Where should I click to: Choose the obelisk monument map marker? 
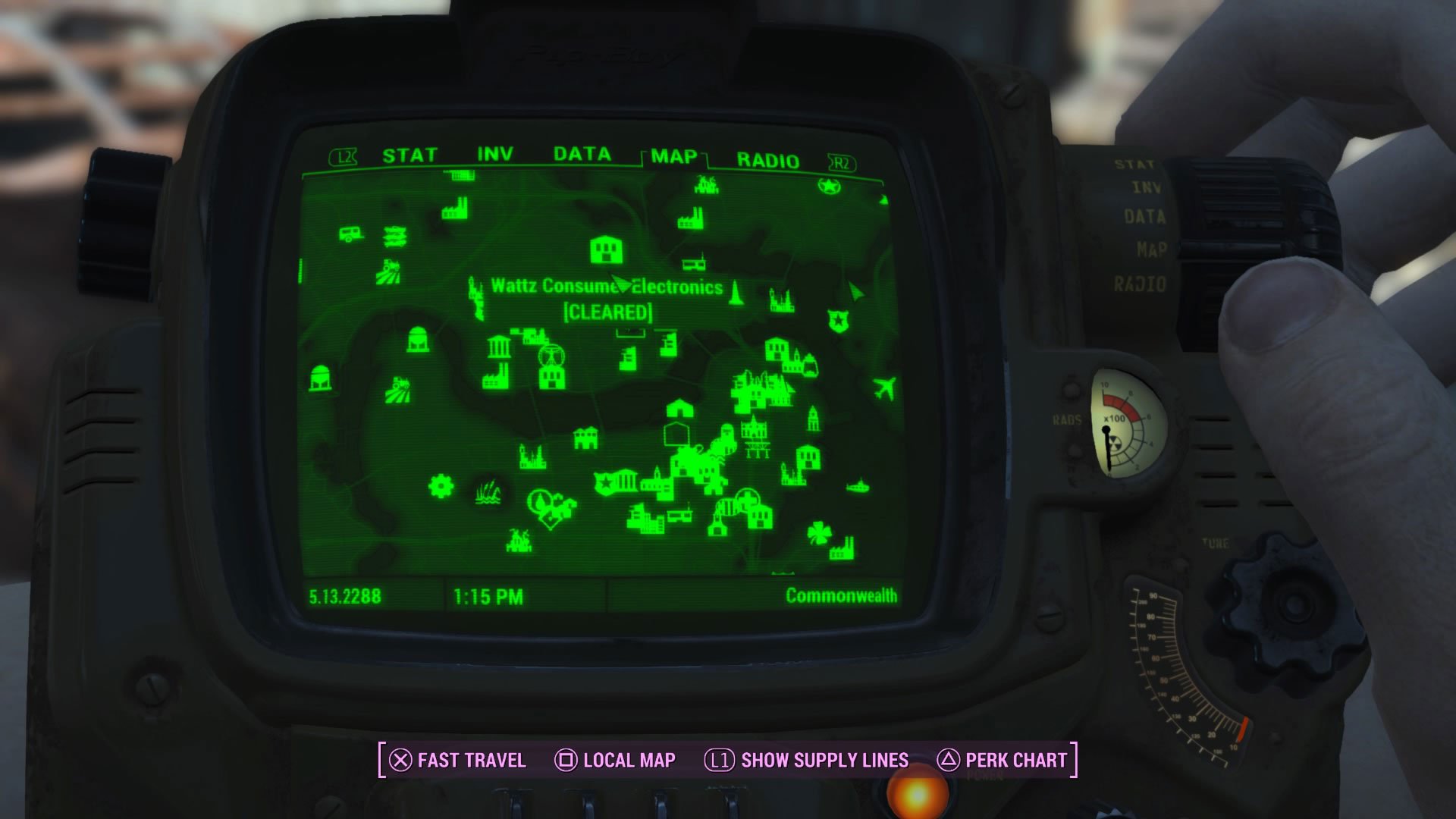pyautogui.click(x=735, y=293)
